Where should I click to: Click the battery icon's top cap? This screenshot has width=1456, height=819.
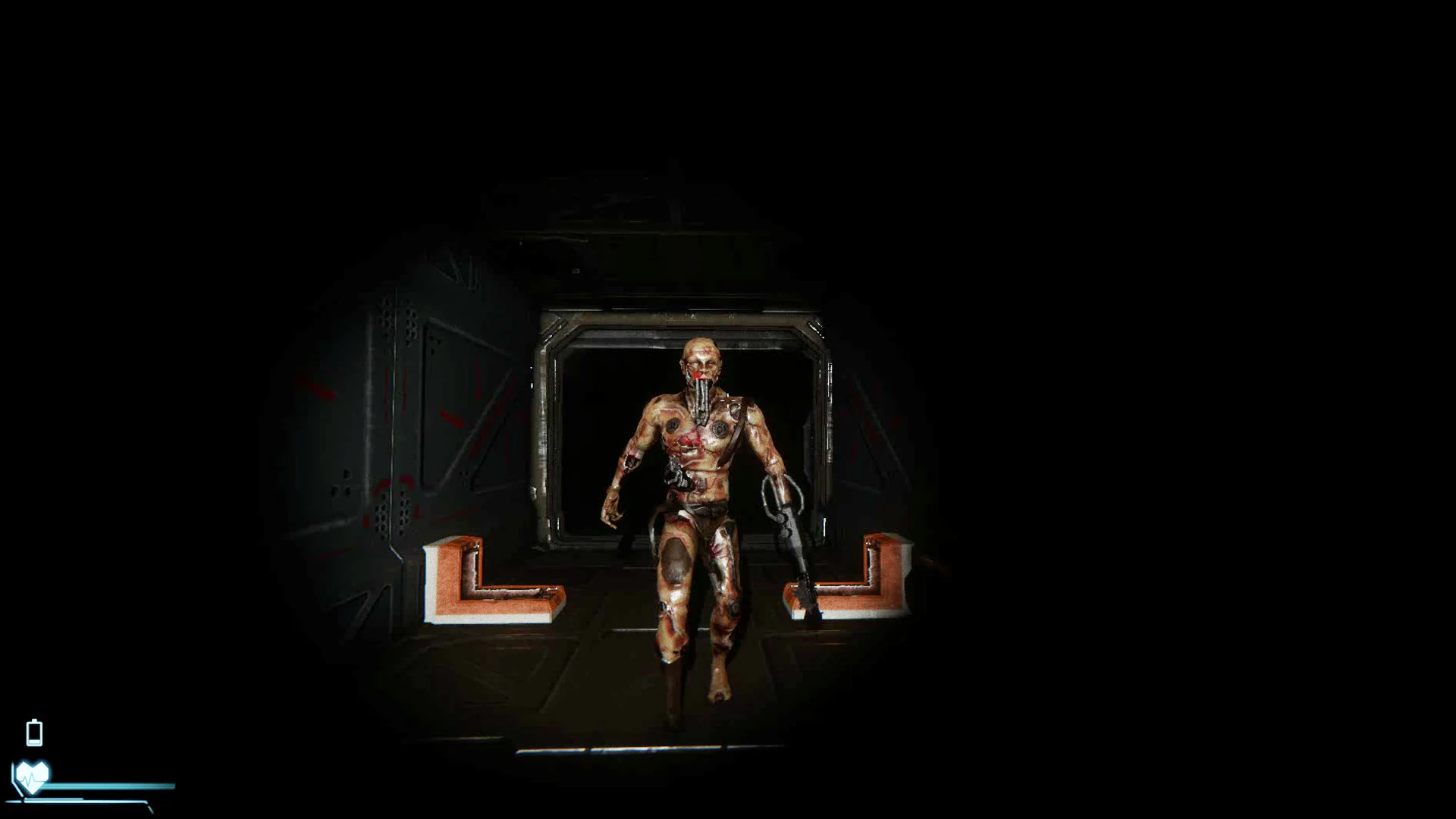point(34,720)
